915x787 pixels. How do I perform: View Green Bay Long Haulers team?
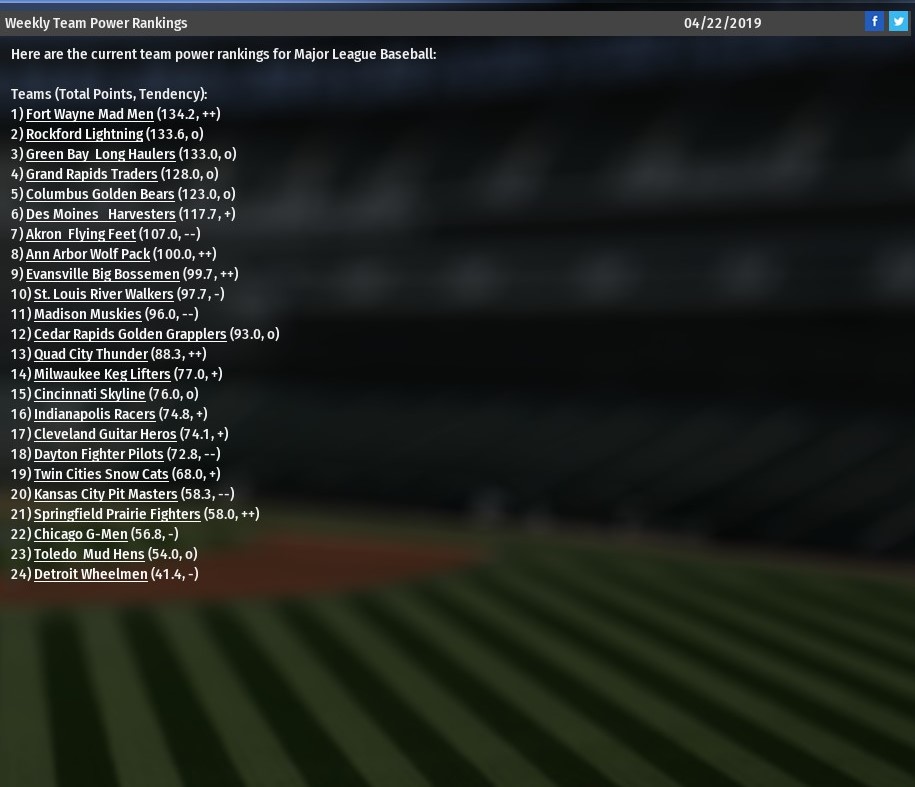click(x=100, y=154)
